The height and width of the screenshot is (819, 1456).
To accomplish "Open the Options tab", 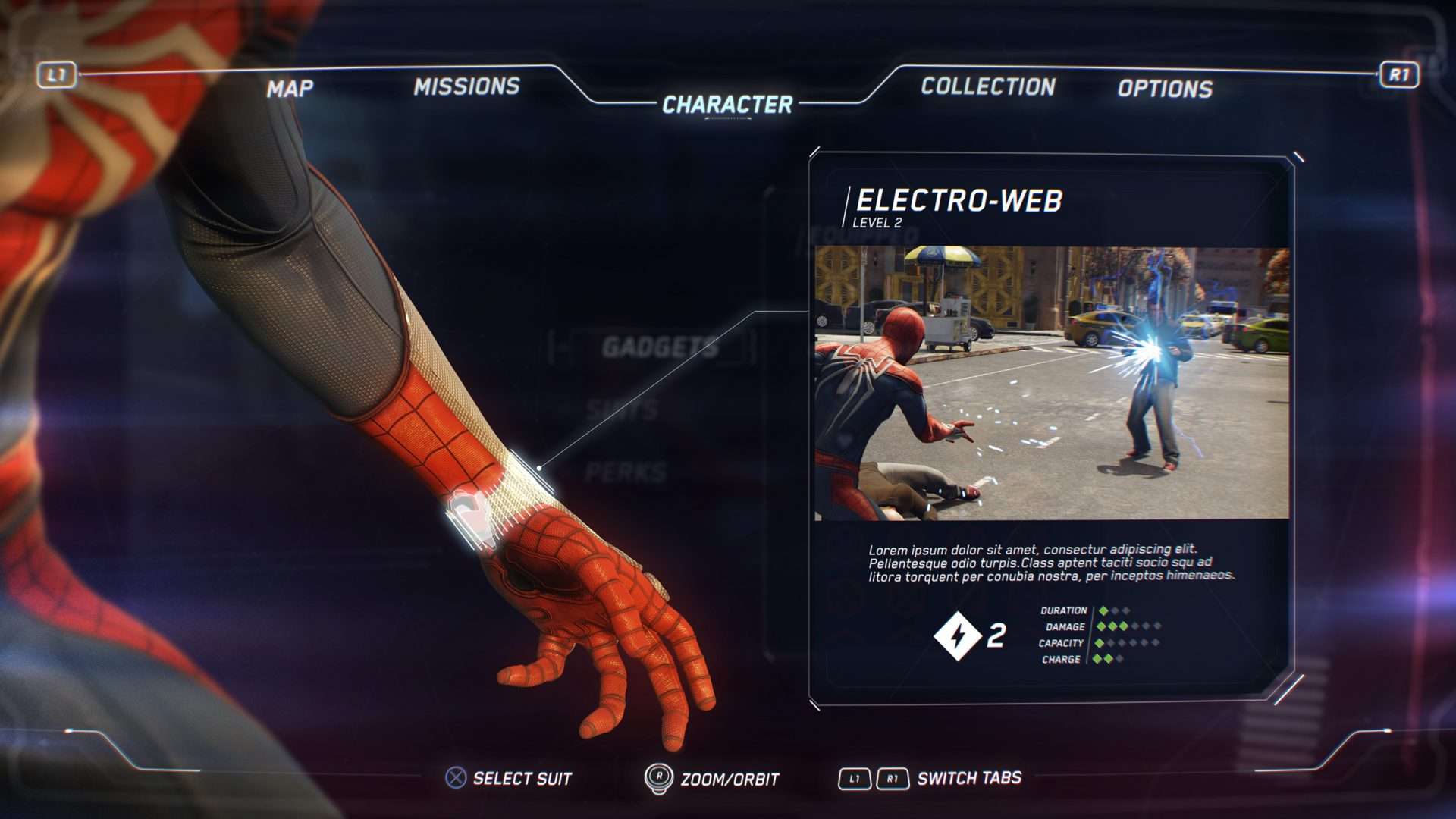I will [x=1165, y=89].
